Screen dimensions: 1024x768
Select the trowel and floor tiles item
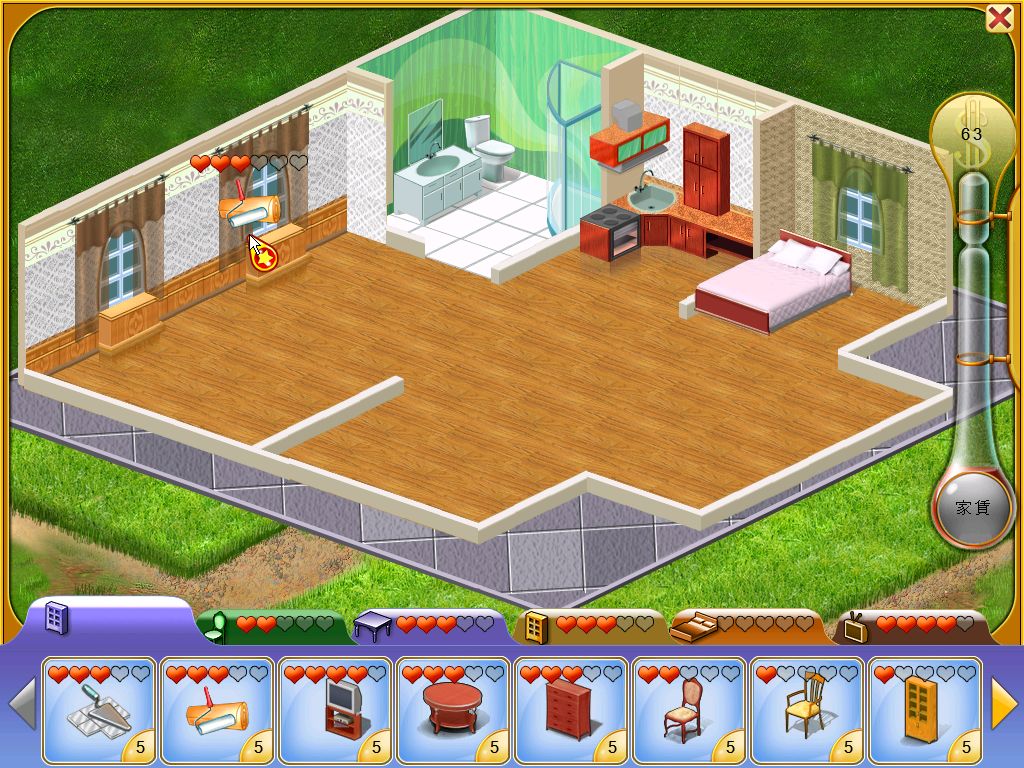pyautogui.click(x=98, y=710)
